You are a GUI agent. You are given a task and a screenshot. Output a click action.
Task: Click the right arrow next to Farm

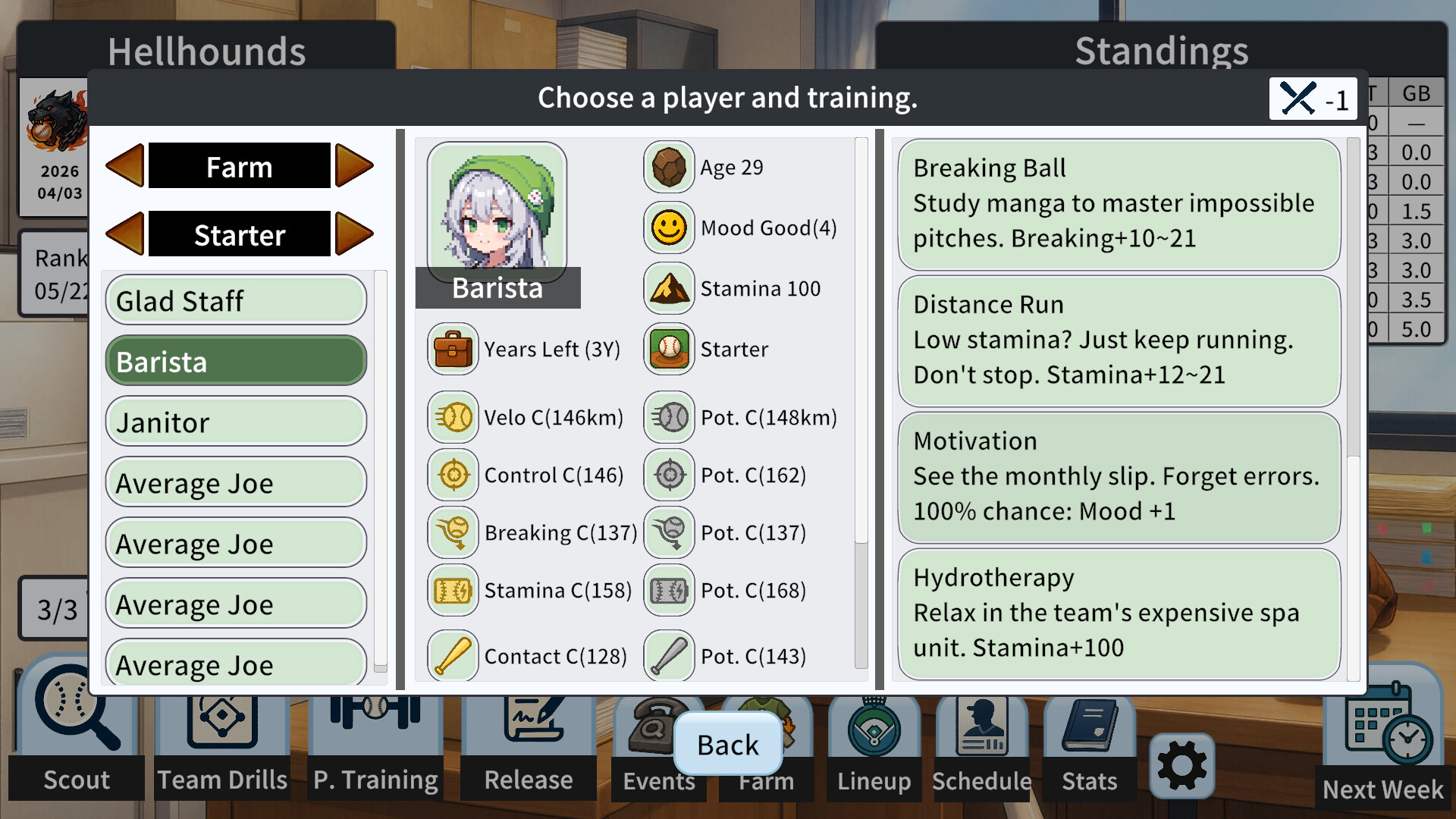355,165
